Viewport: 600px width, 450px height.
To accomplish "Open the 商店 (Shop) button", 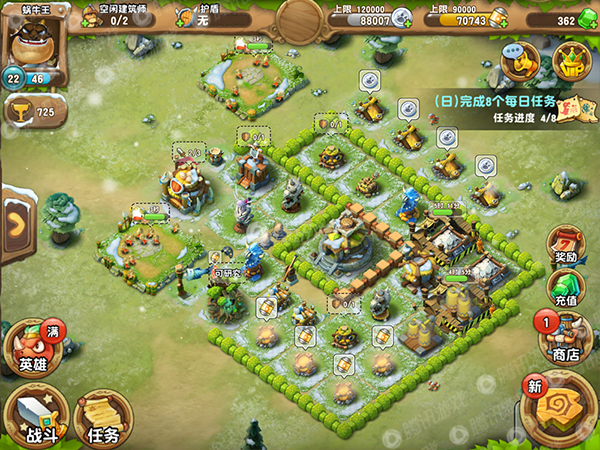I will click(x=565, y=338).
